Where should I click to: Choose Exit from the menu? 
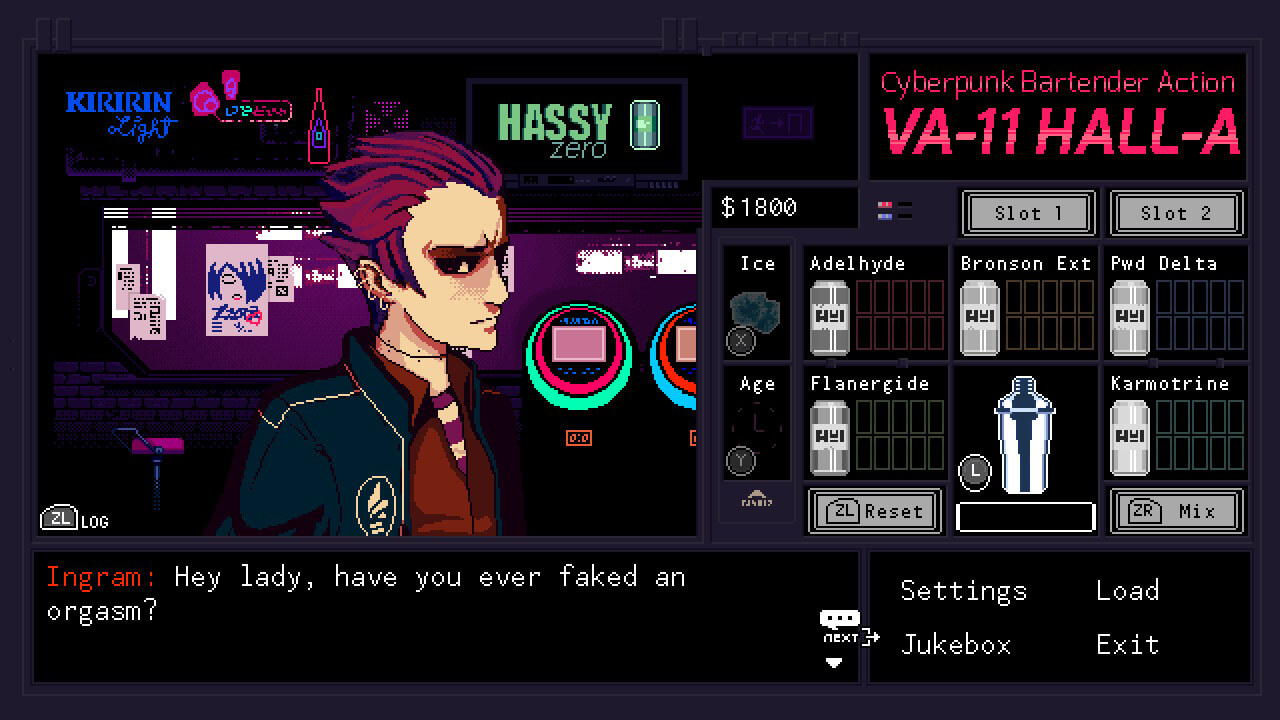[1127, 645]
